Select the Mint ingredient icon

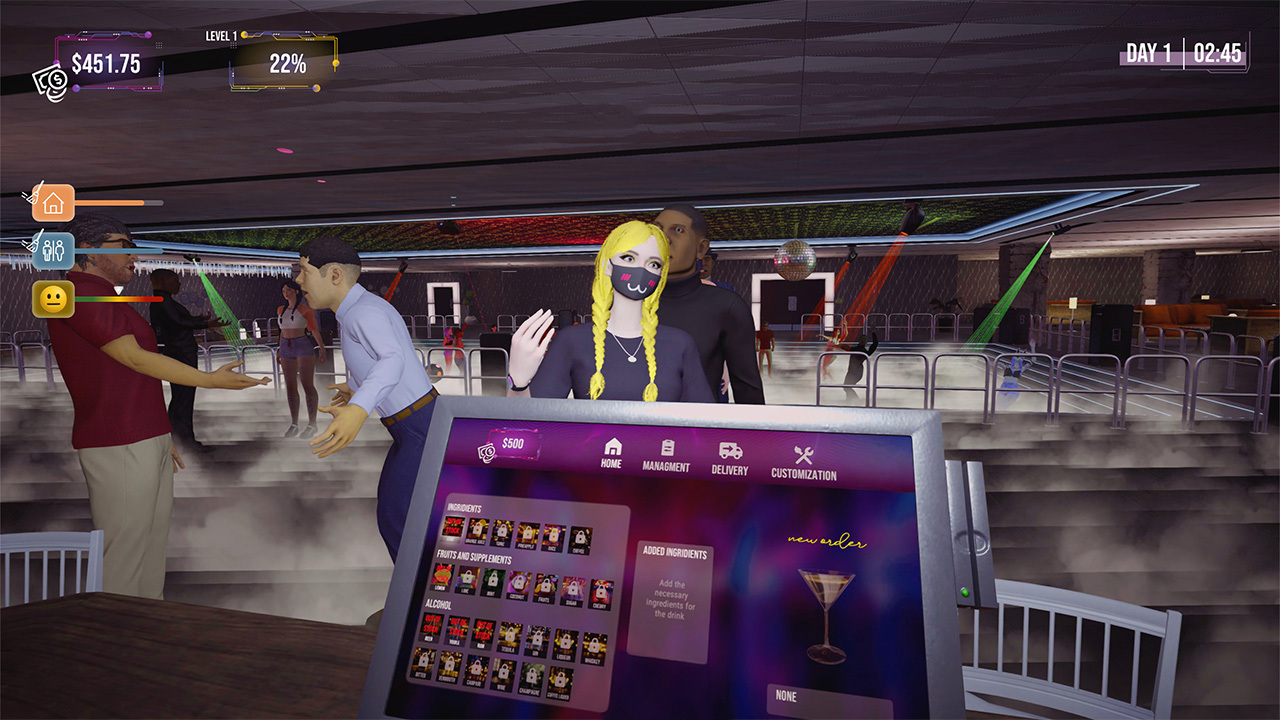(492, 583)
